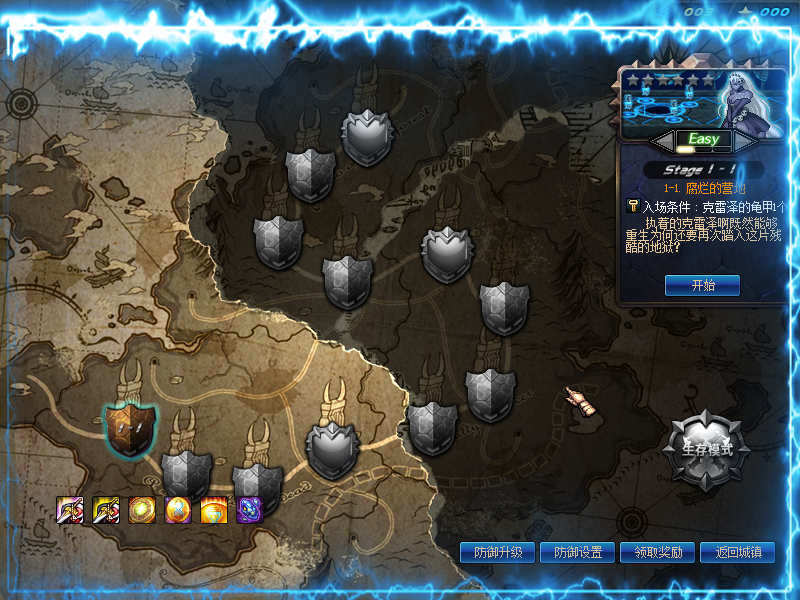Choose the golden orb hourglass icon
This screenshot has width=800, height=600.
click(177, 510)
